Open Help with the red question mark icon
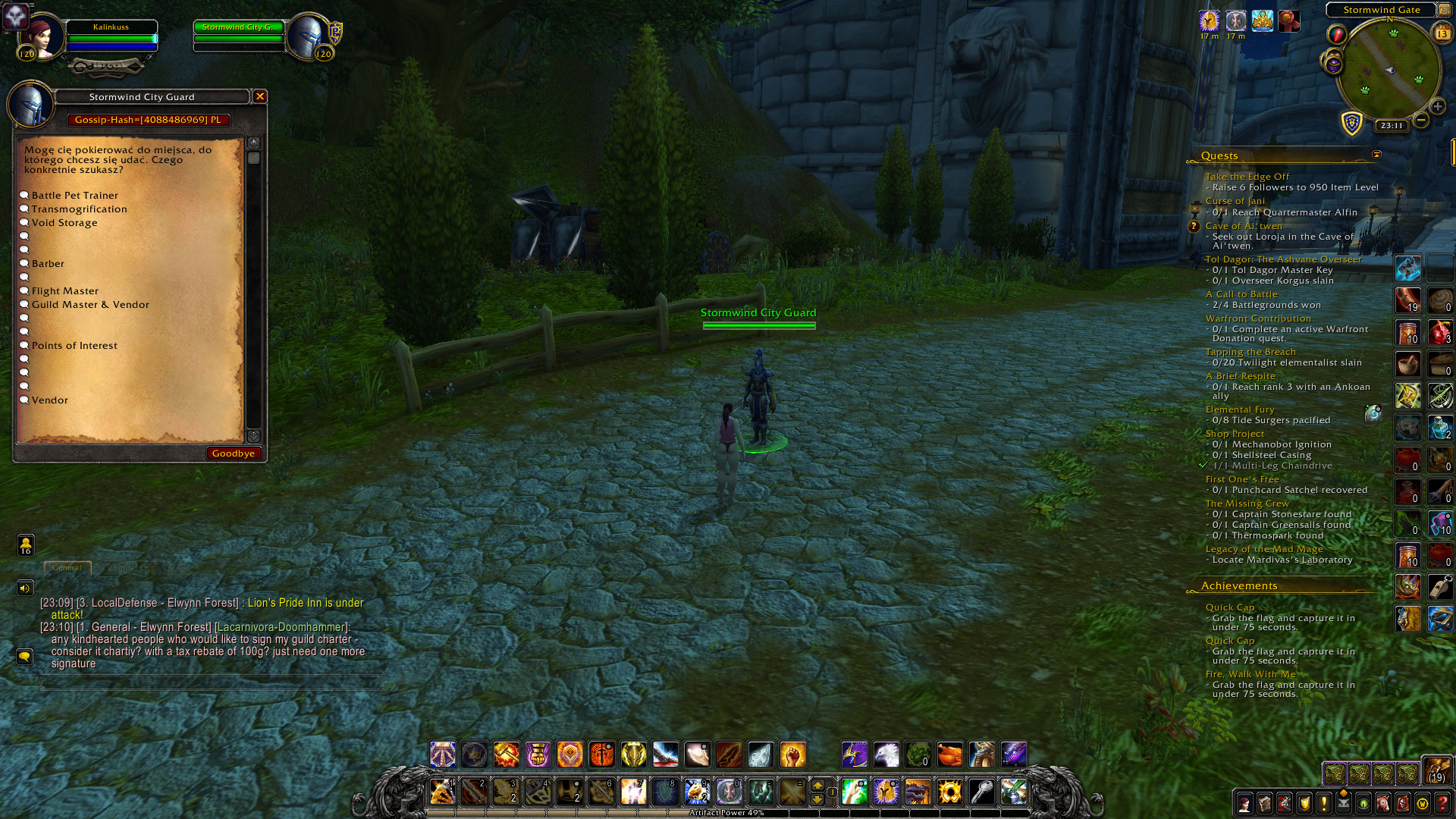The height and width of the screenshot is (819, 1456). (1442, 802)
